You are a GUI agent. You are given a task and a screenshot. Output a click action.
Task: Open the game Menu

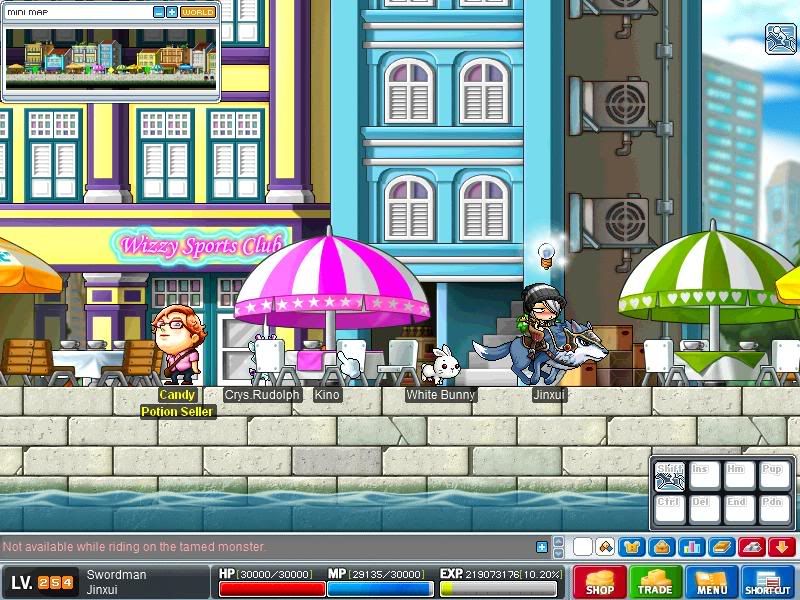712,582
